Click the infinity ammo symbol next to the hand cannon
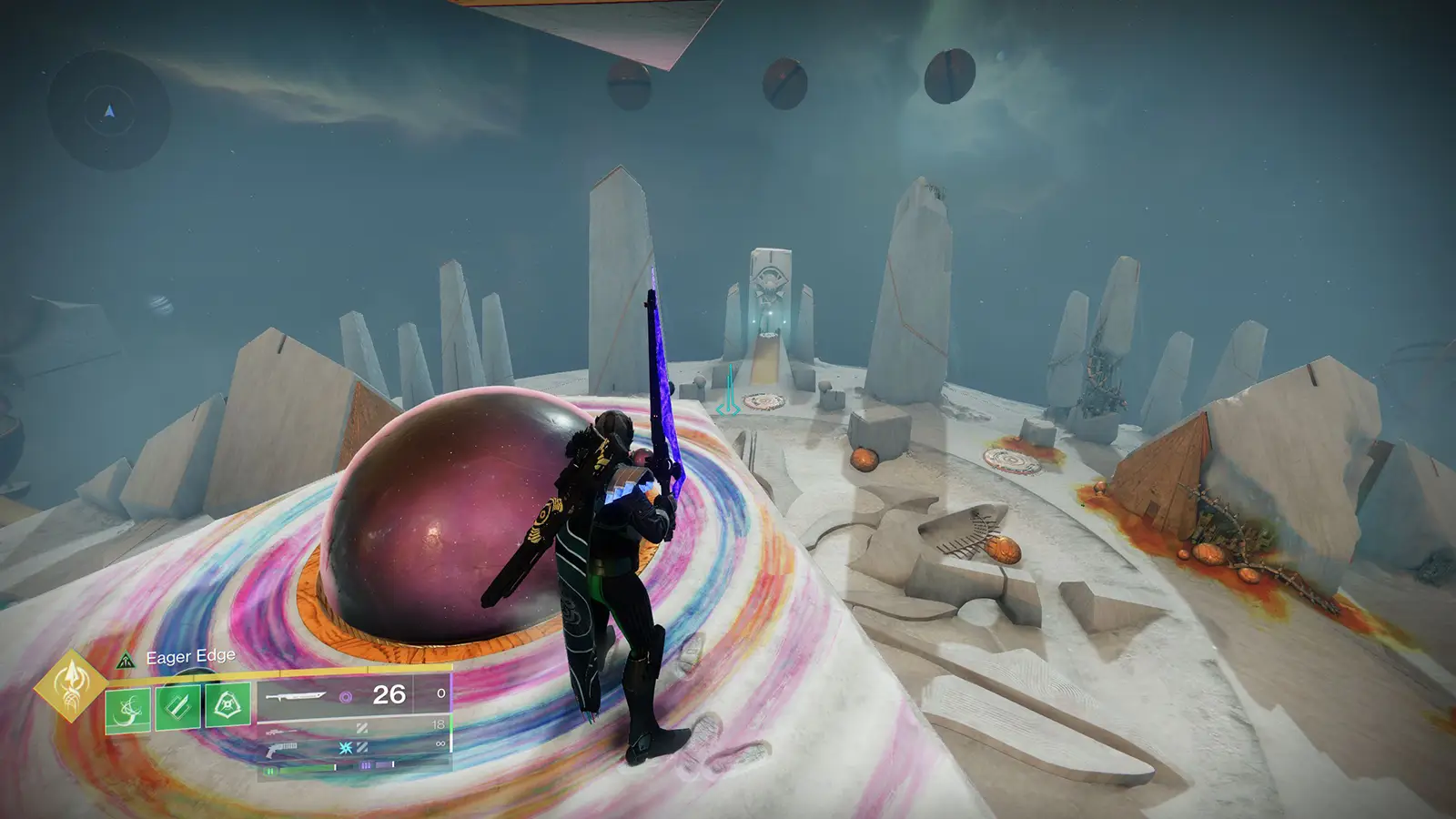 tap(441, 743)
